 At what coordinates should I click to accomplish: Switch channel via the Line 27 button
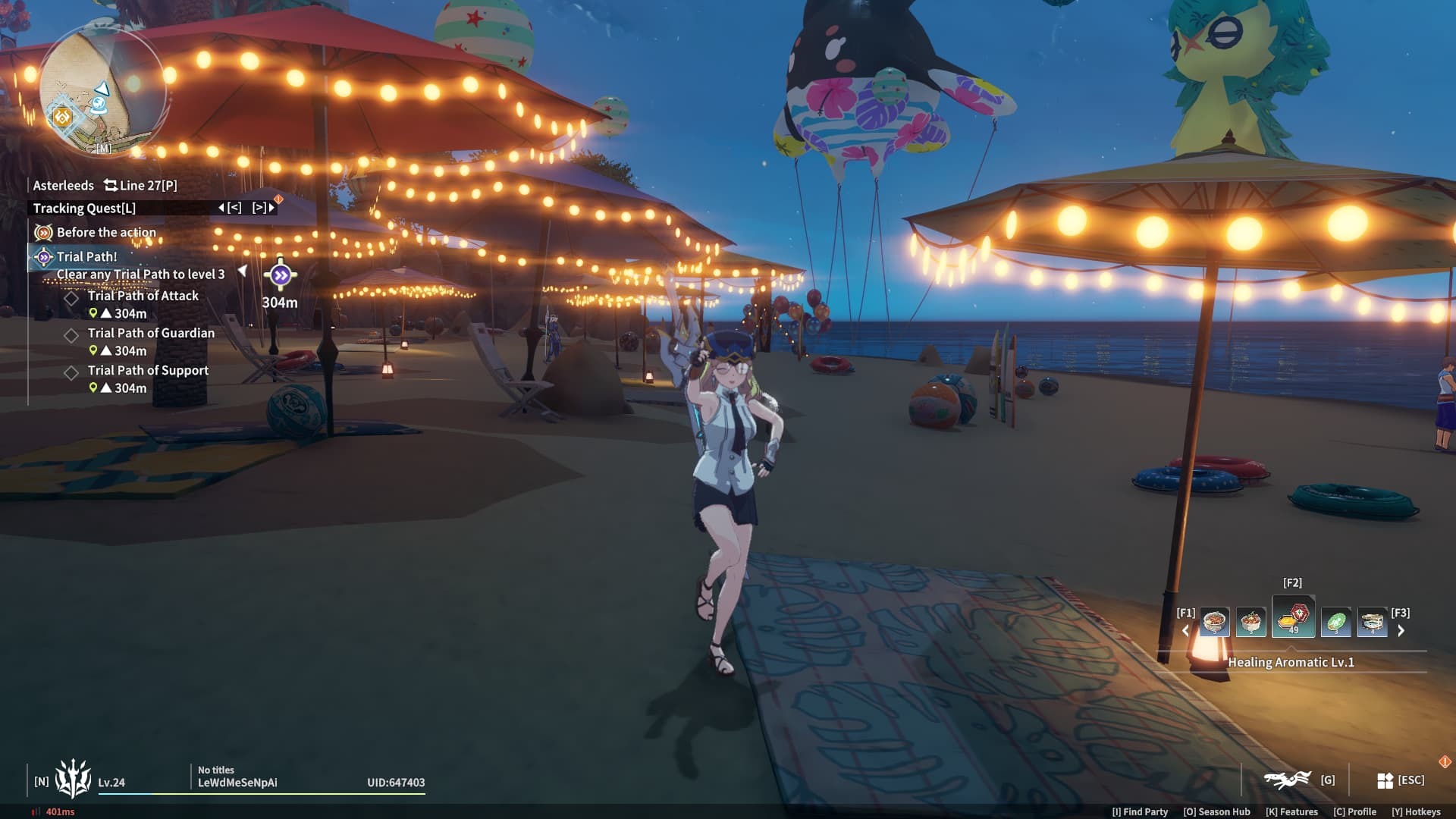[141, 185]
